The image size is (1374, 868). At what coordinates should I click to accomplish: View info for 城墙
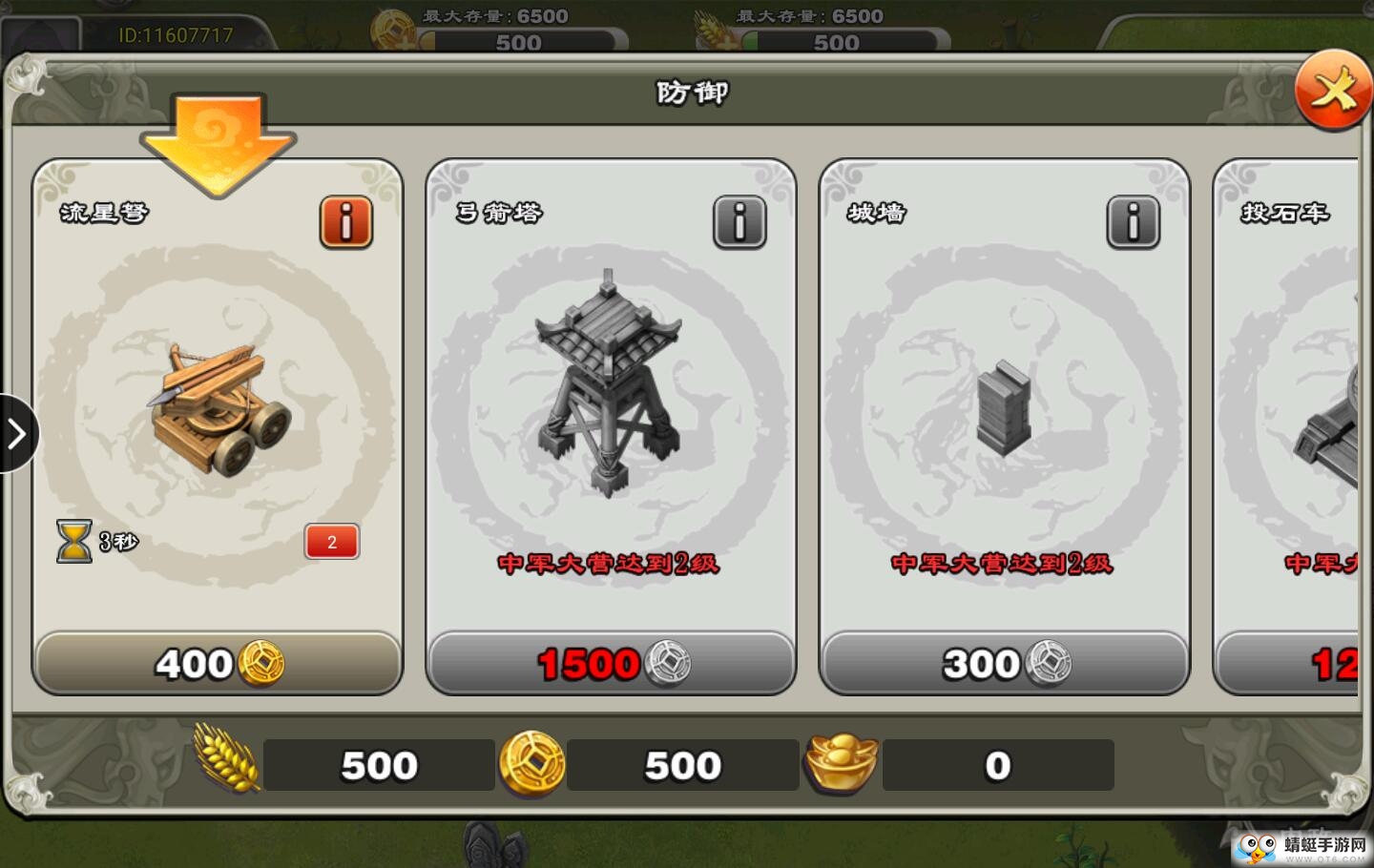(x=1133, y=223)
